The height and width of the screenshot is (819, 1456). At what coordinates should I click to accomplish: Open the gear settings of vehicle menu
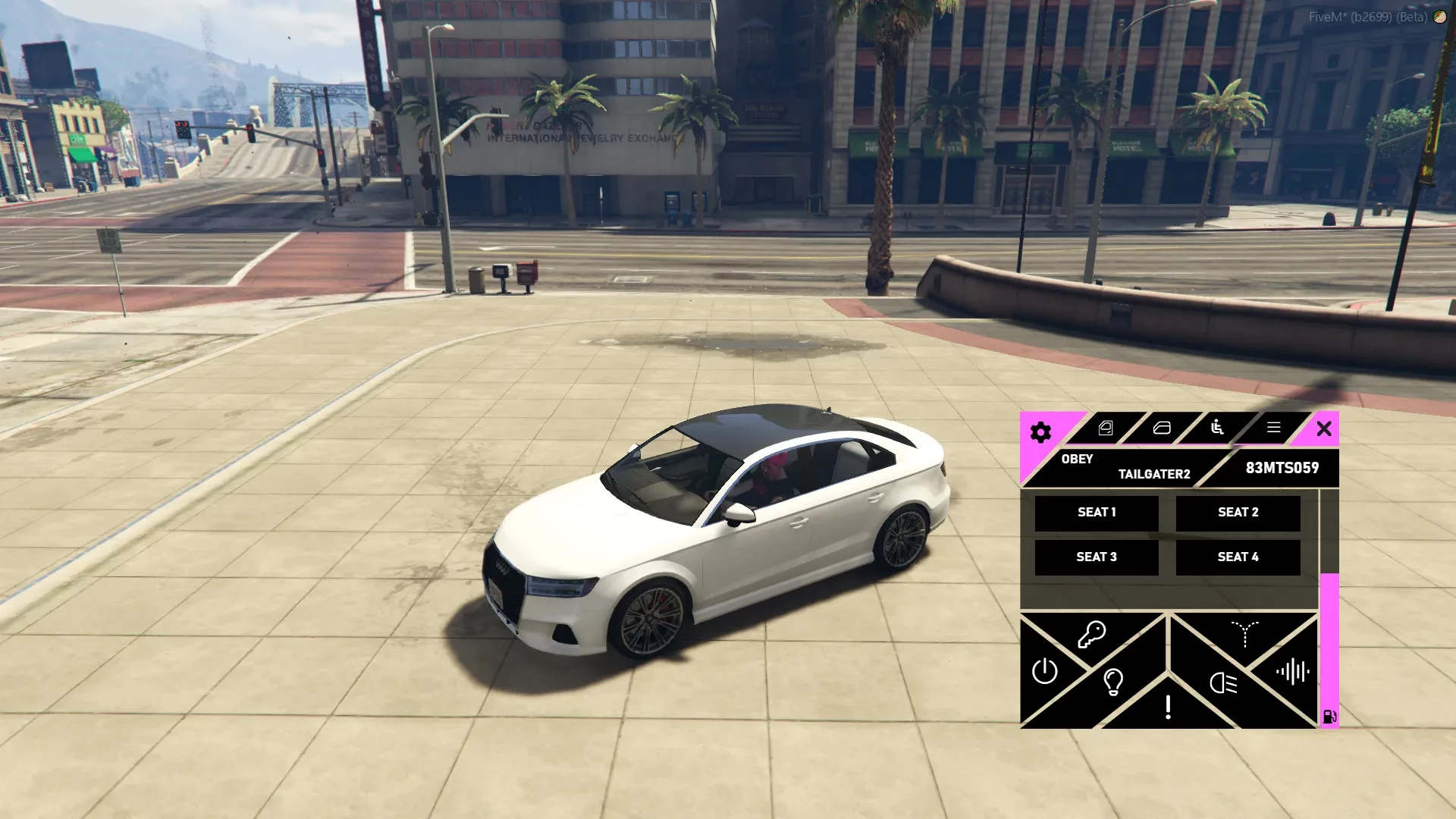click(1040, 432)
